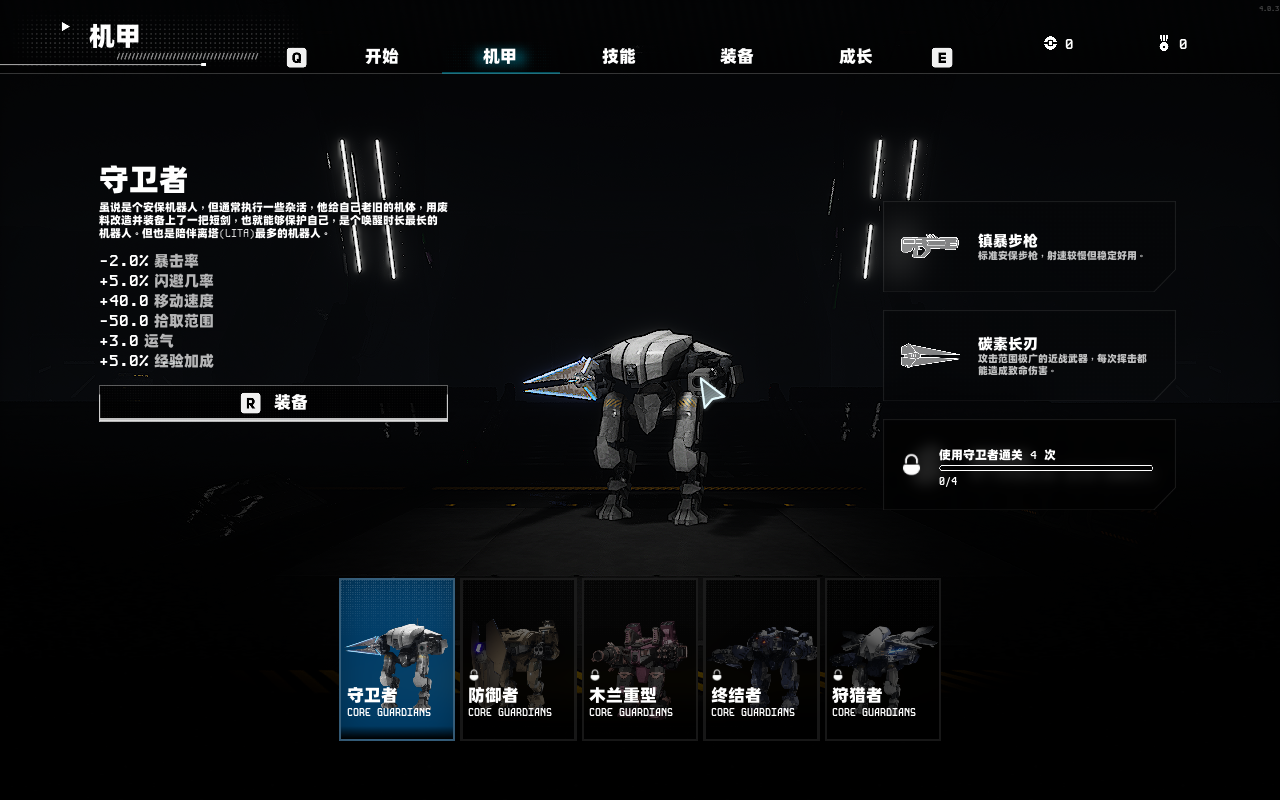The height and width of the screenshot is (800, 1280).
Task: Open the 技能 tab
Action: (x=619, y=57)
